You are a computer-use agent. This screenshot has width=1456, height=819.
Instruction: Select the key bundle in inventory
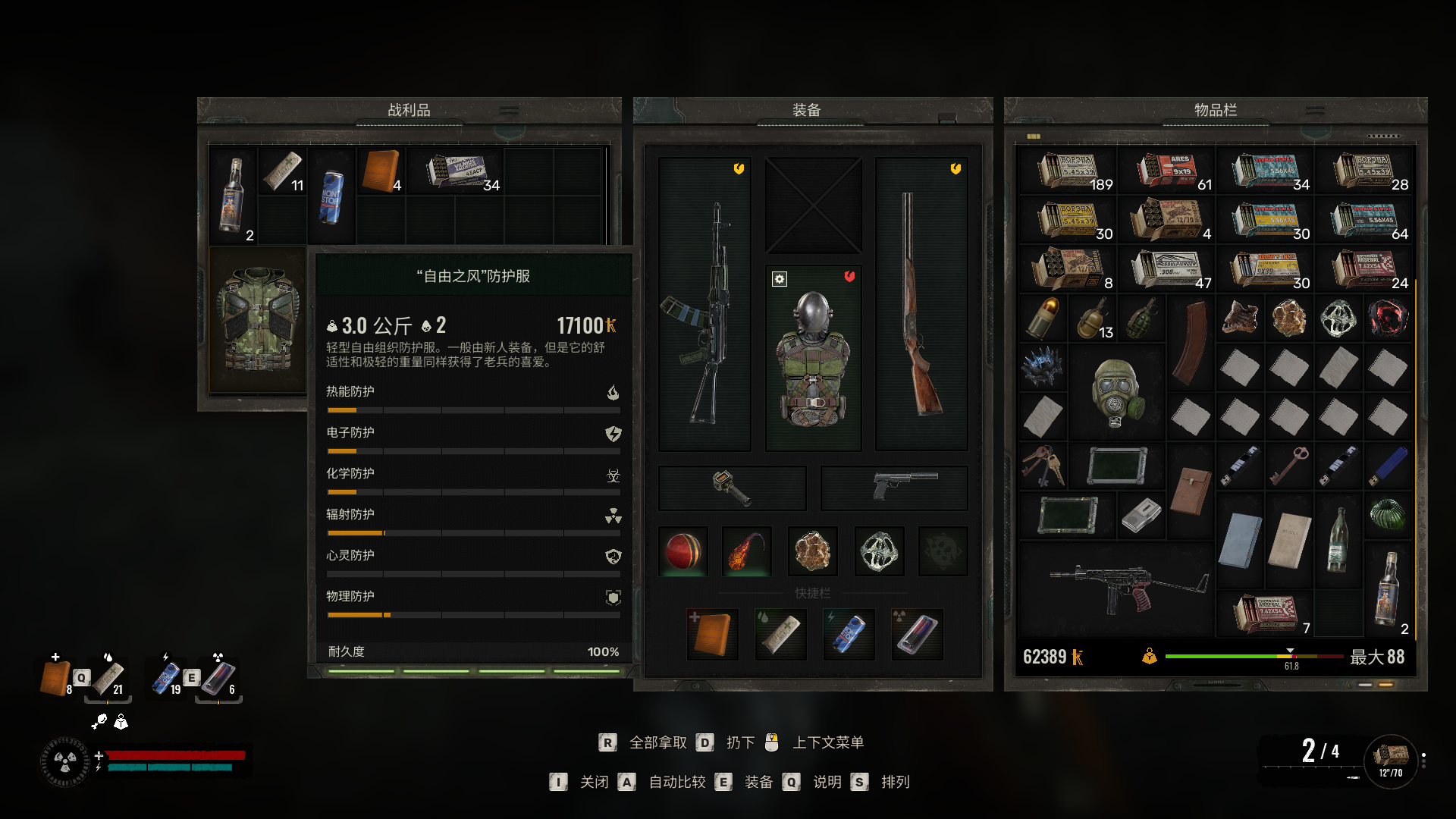pos(1043,465)
